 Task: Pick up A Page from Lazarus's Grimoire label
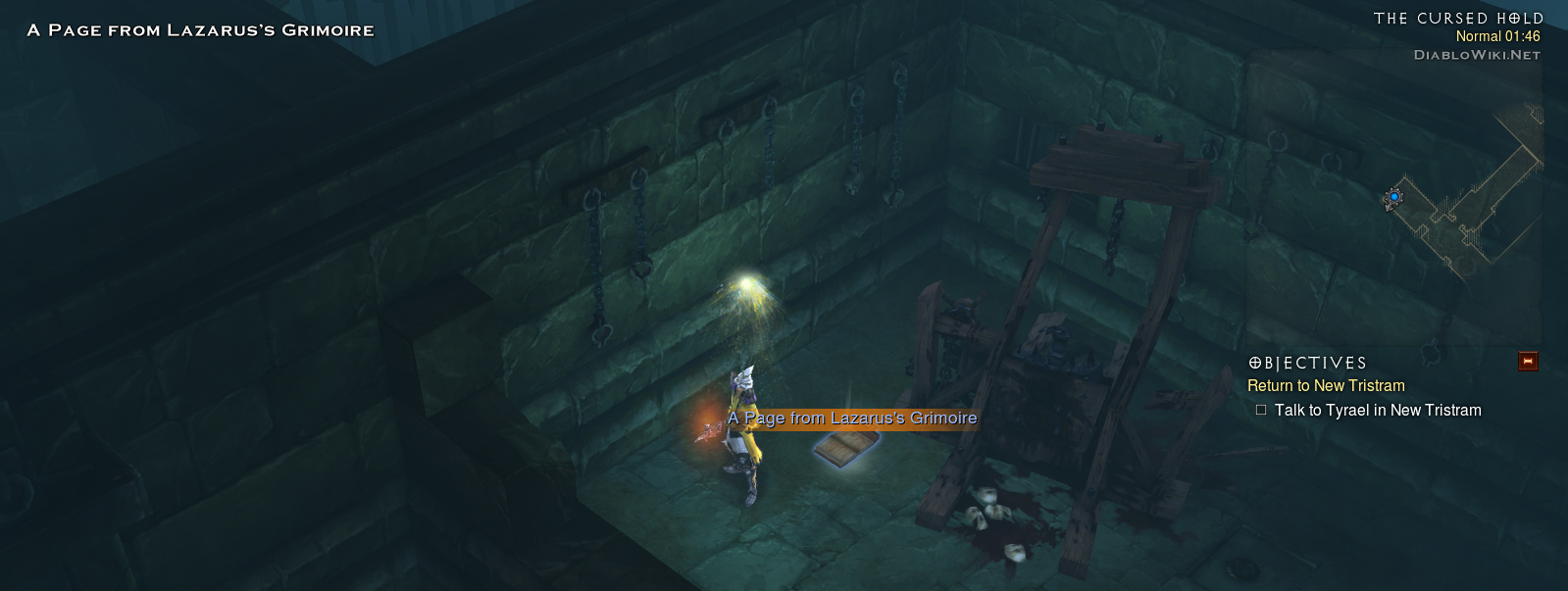click(852, 419)
